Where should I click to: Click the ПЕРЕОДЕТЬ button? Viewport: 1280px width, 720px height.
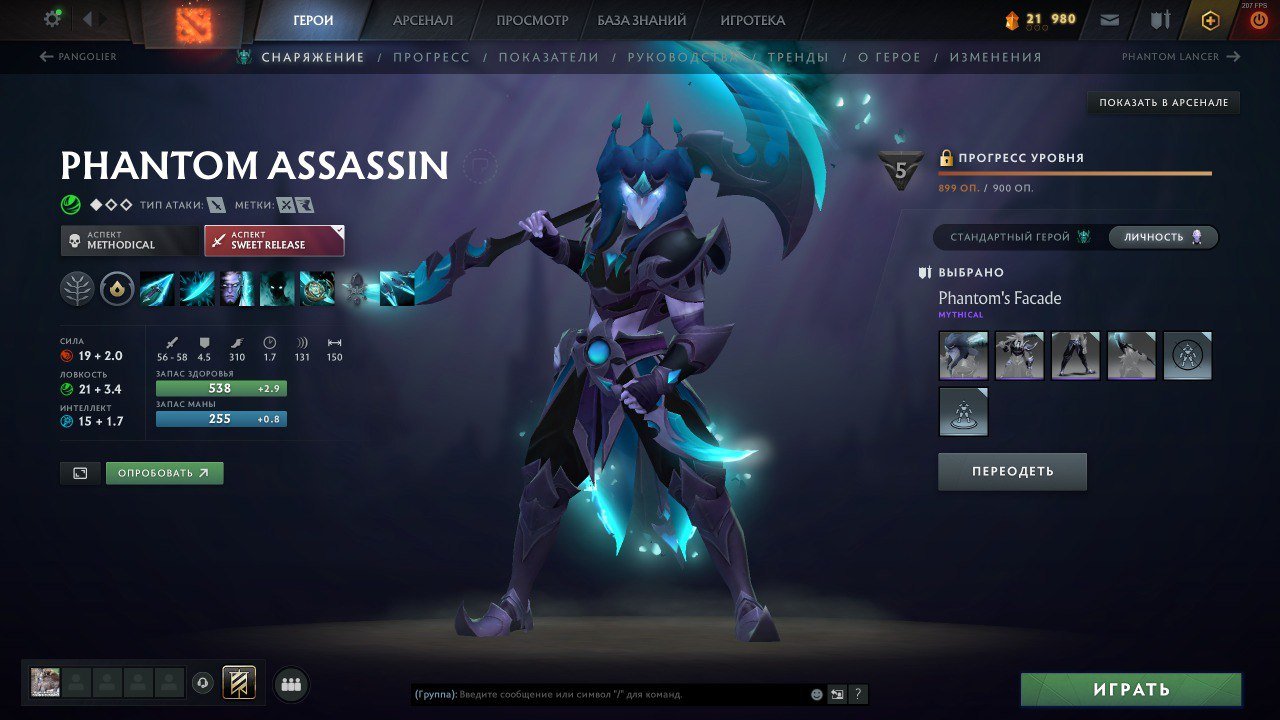1012,471
